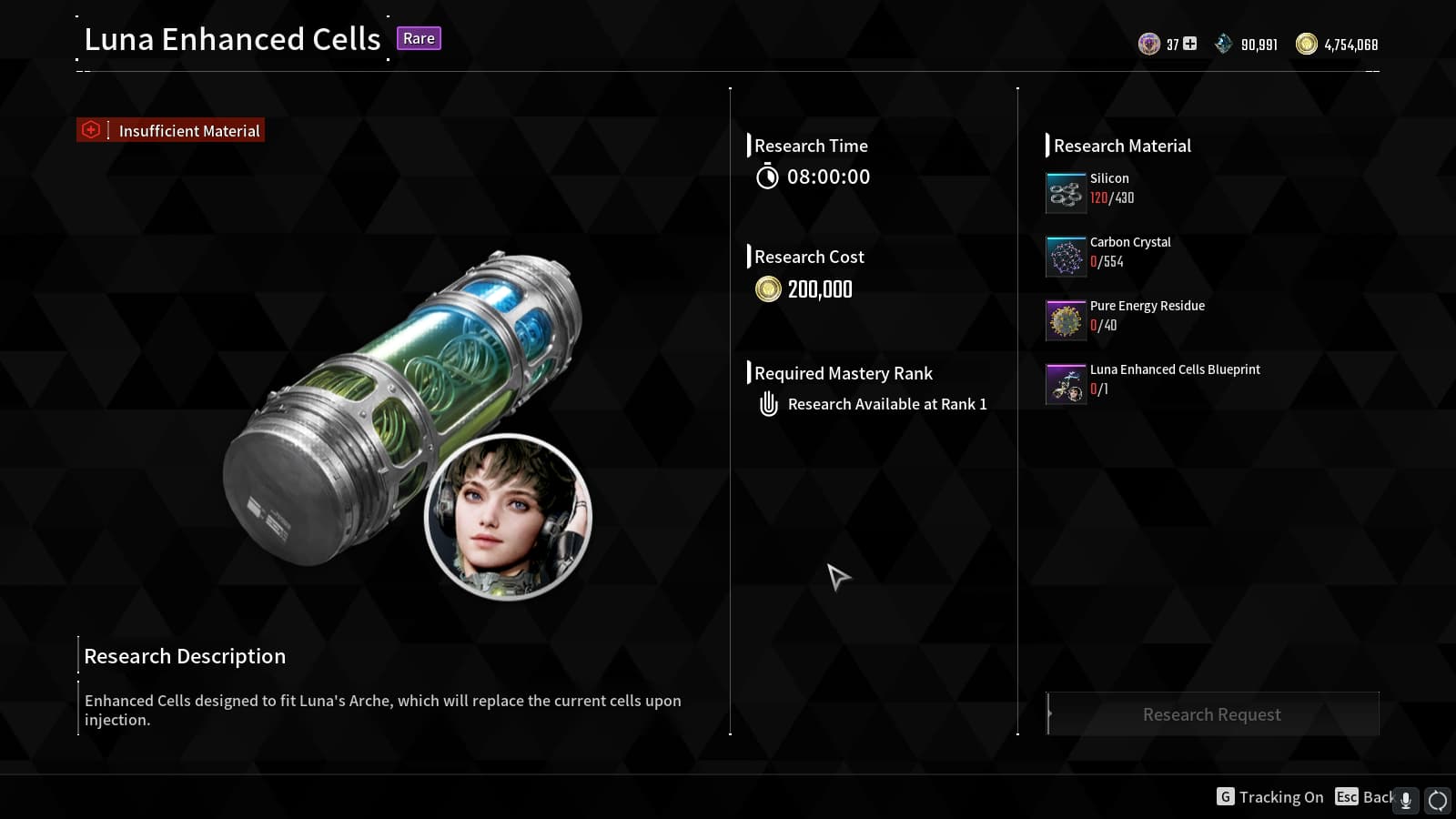This screenshot has width=1456, height=819.
Task: Go Back to the previous screen
Action: coord(1364,797)
